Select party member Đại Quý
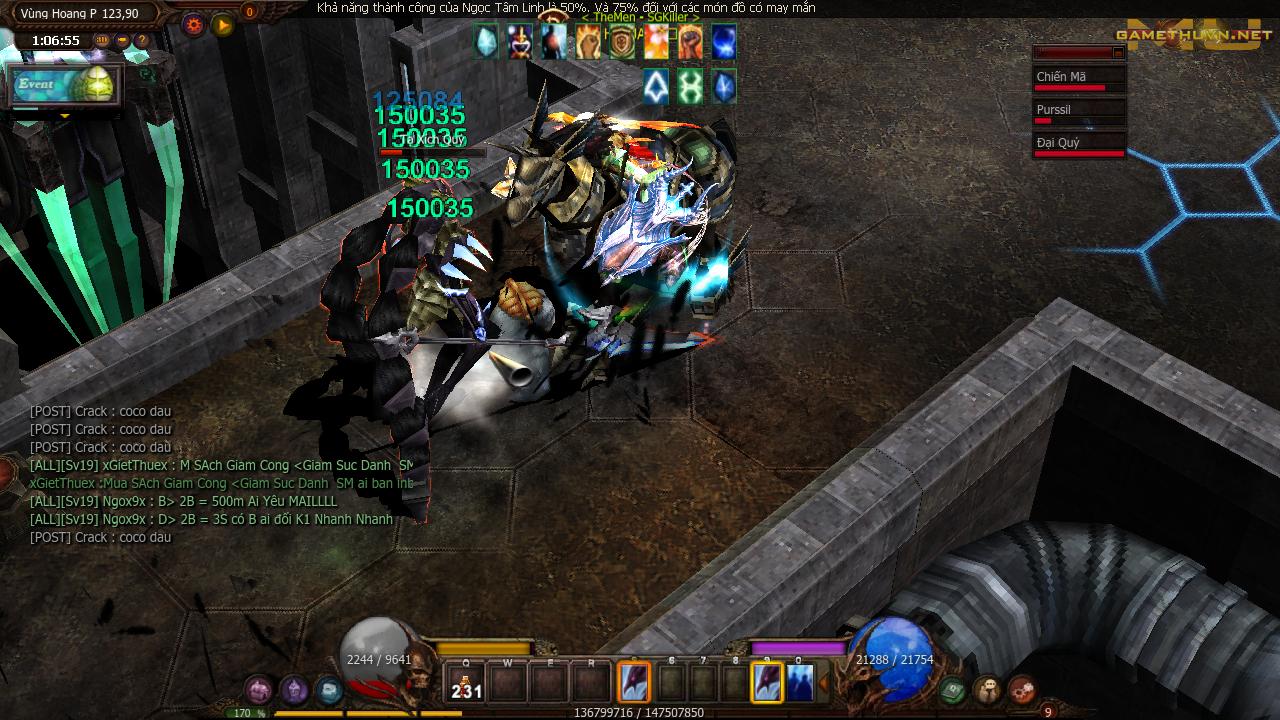The image size is (1280, 720). (1079, 144)
